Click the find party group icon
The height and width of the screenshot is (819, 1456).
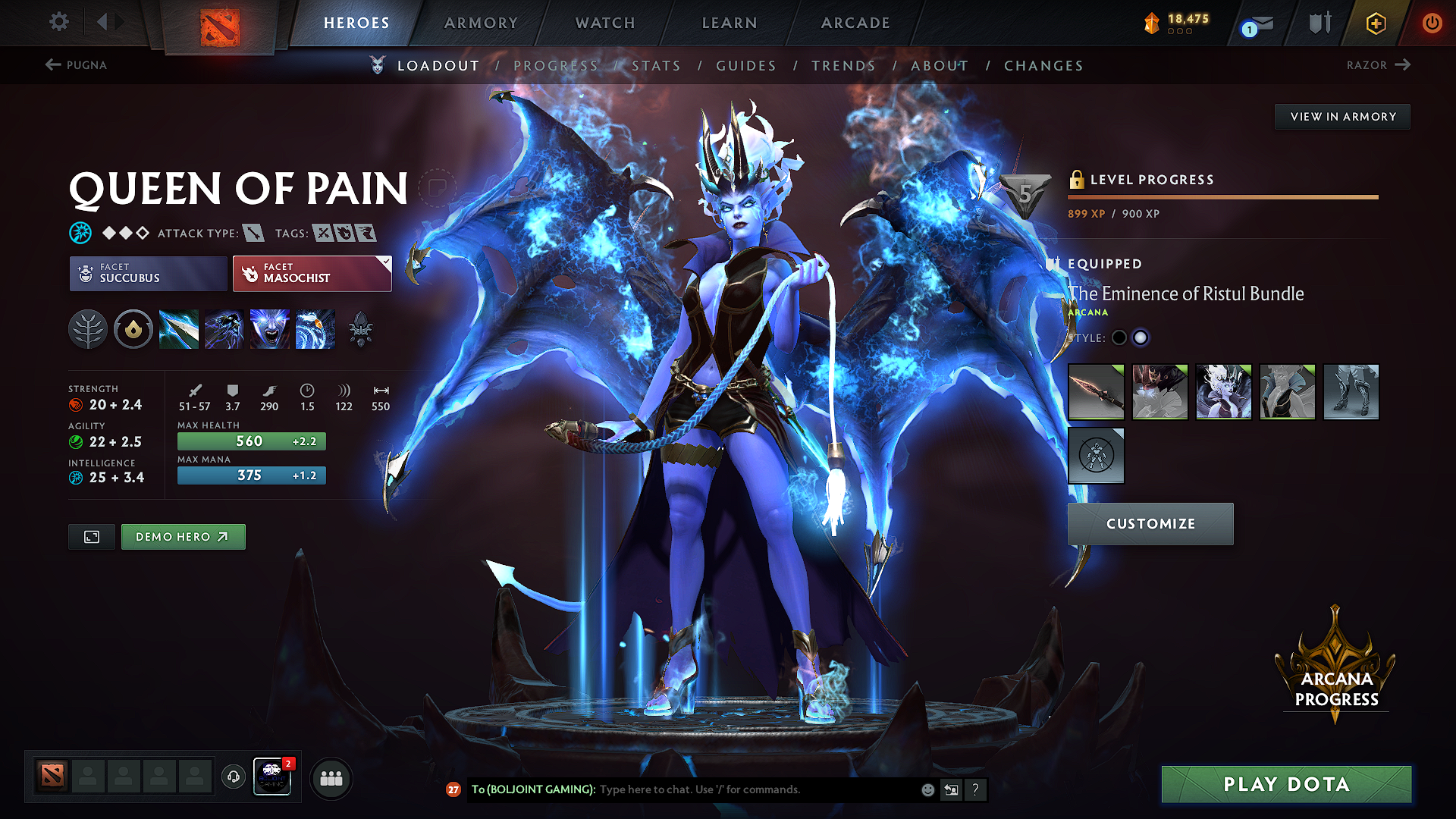pos(331,777)
